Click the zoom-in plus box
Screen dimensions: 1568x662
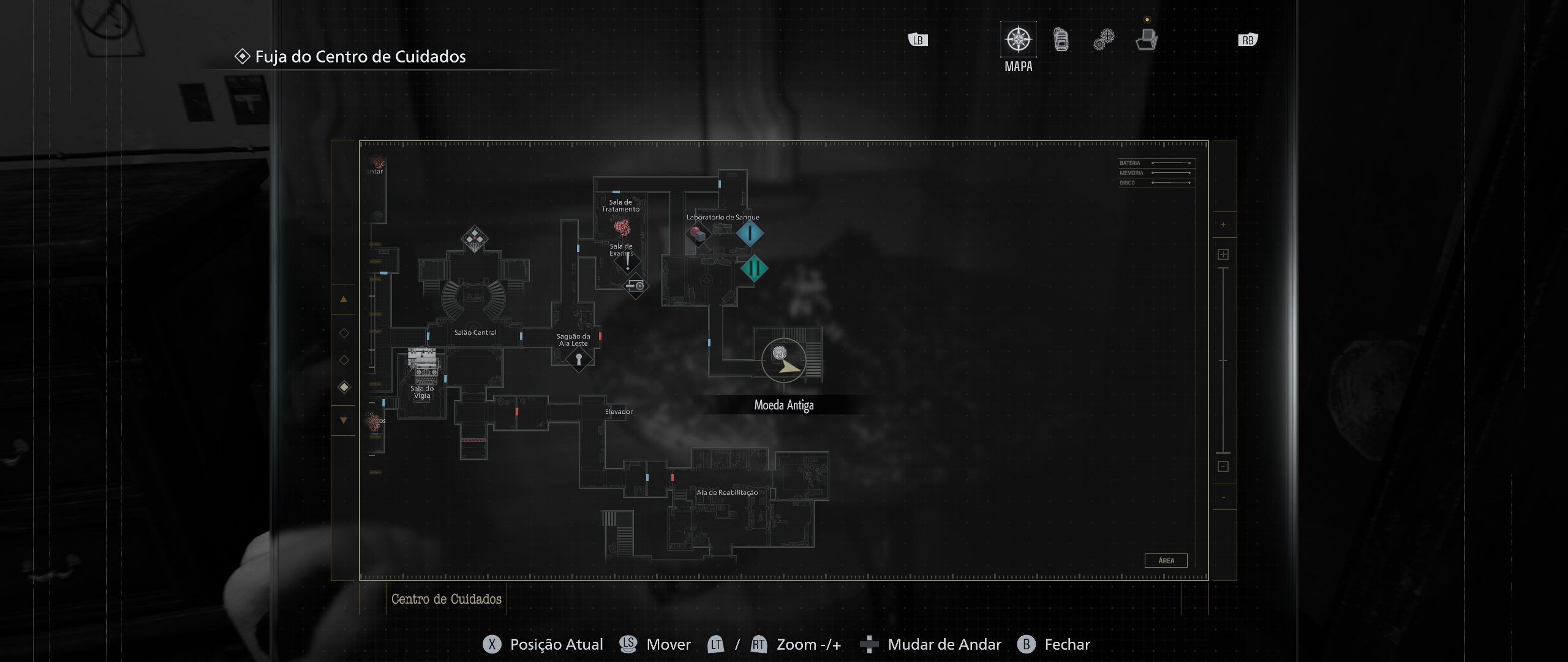pos(1223,254)
